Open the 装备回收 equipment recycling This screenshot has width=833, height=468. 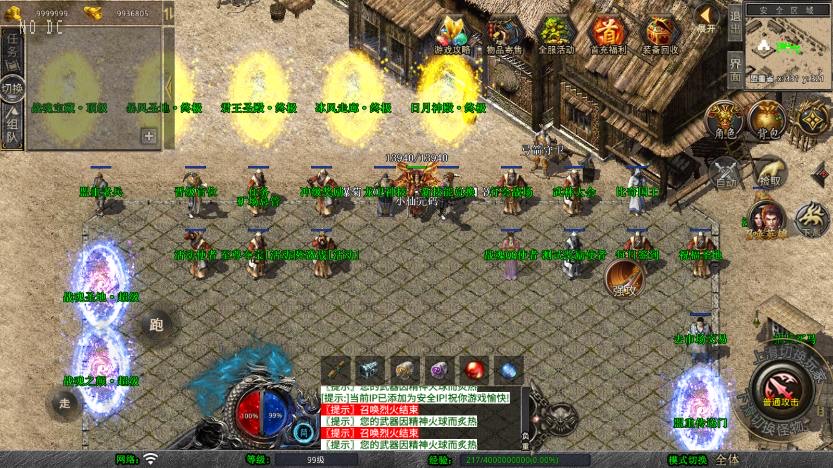[659, 34]
